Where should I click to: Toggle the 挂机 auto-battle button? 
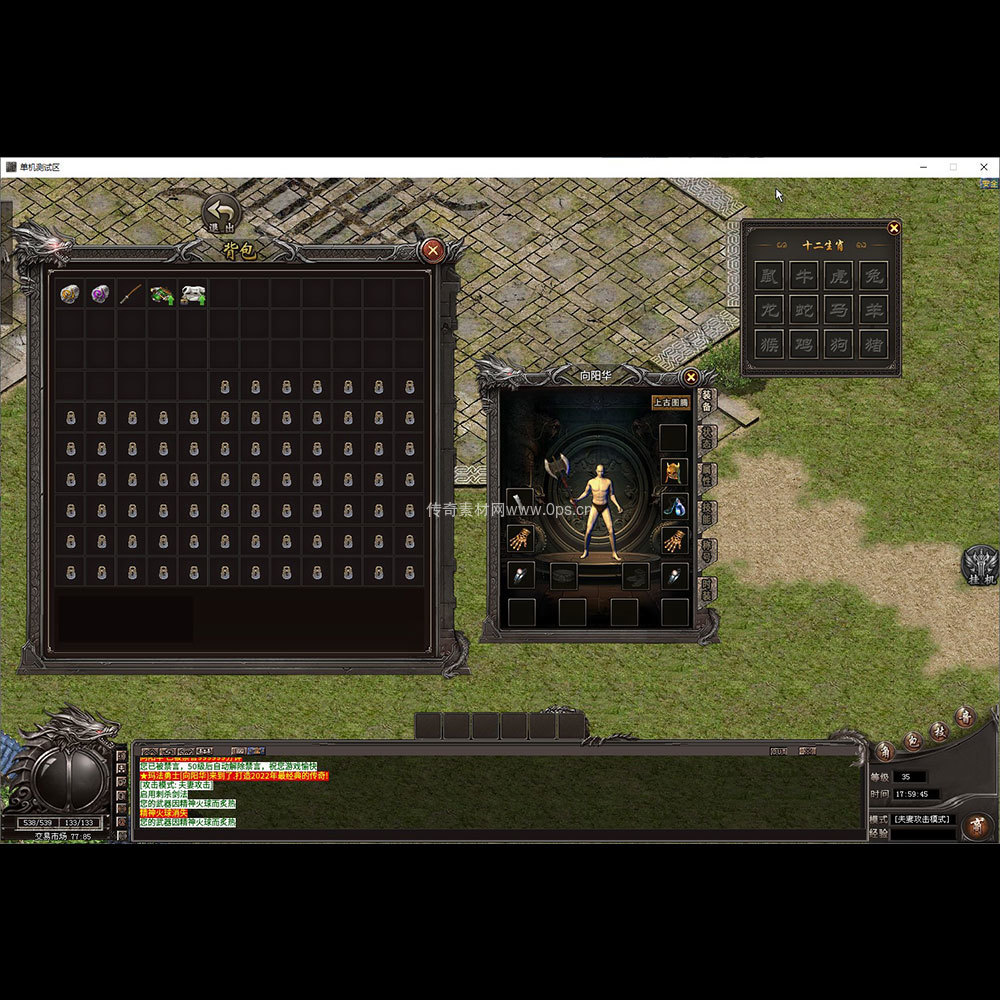click(x=980, y=566)
